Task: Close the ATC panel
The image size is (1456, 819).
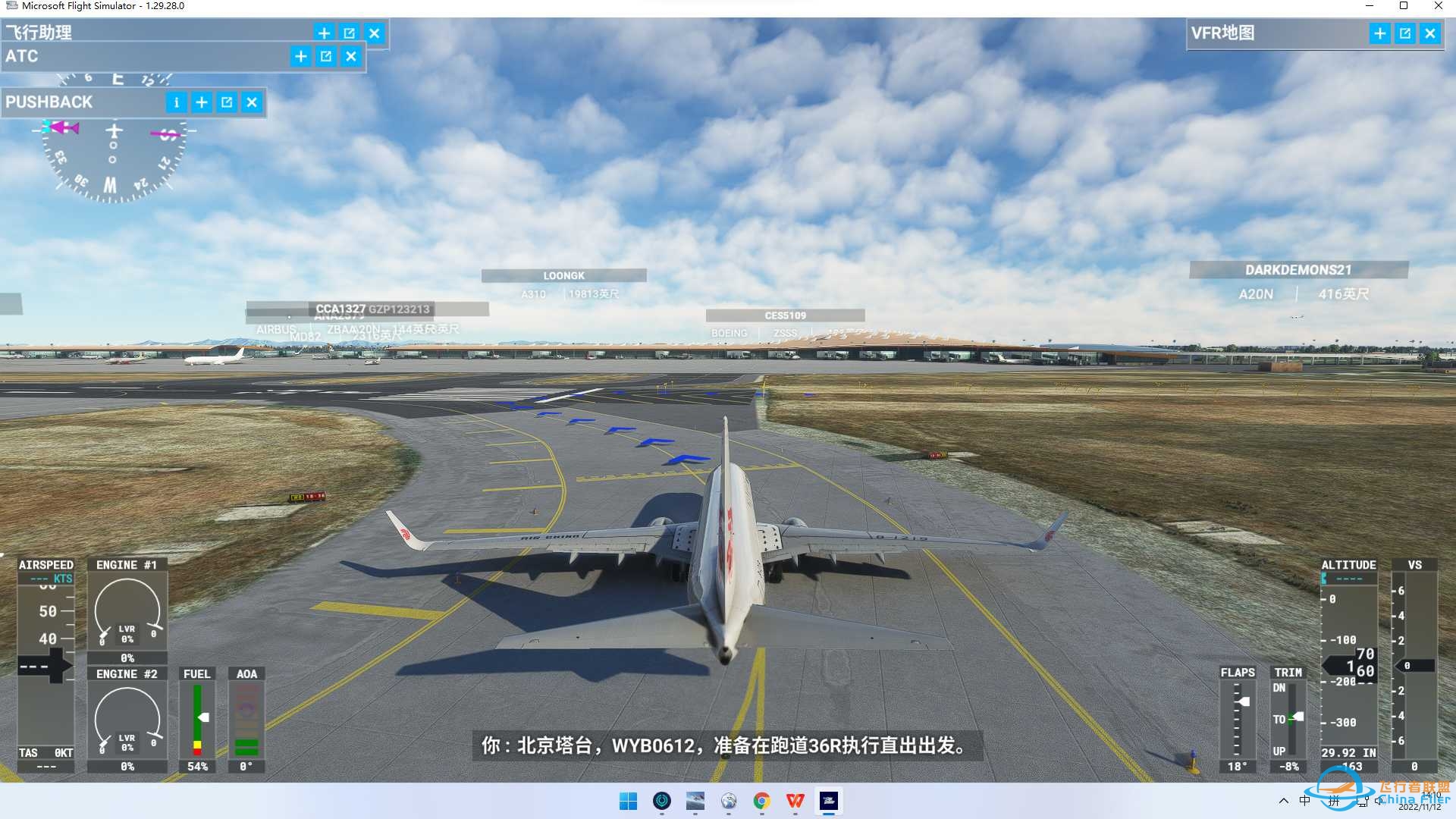Action: click(351, 56)
